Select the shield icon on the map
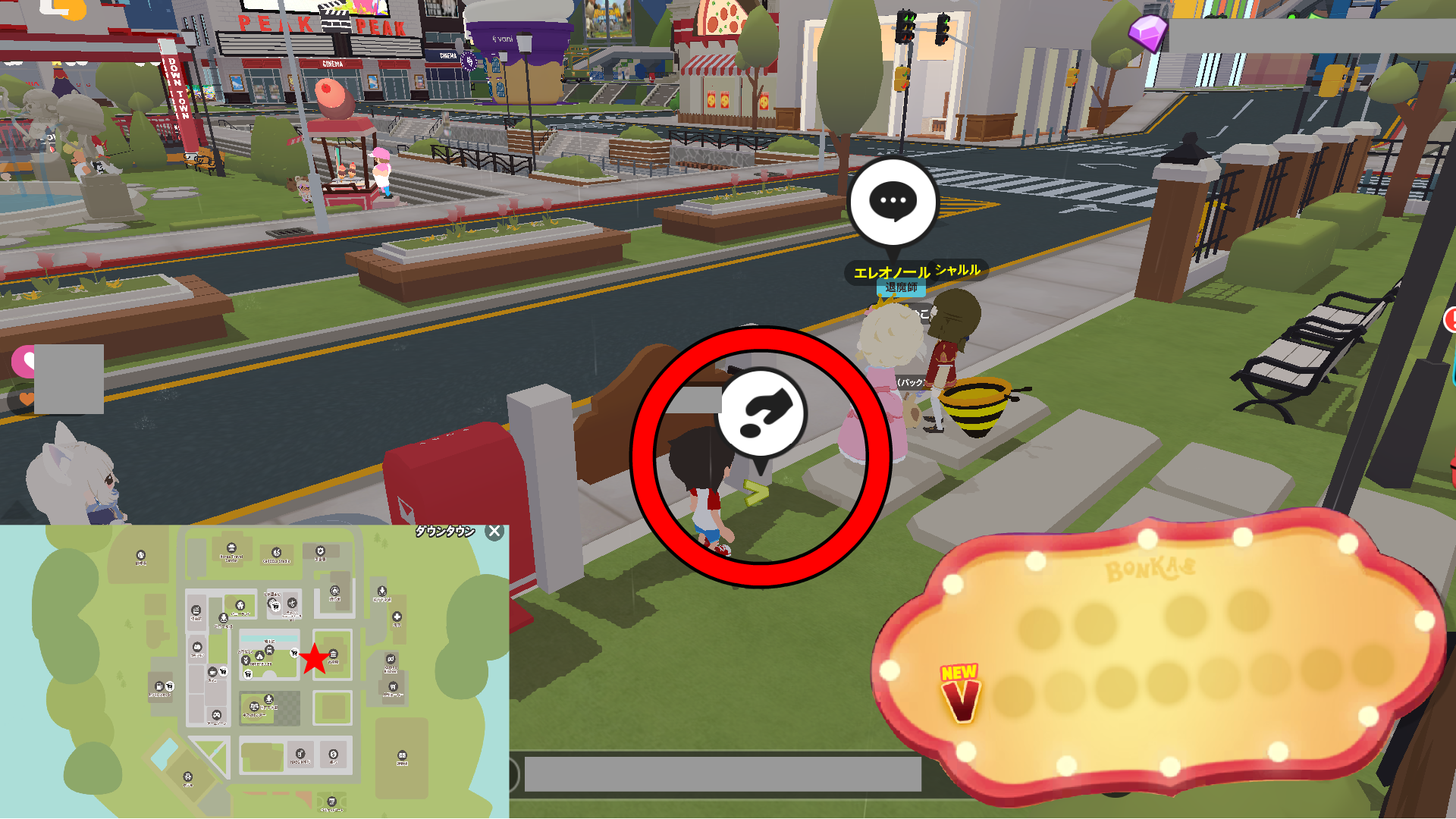The width and height of the screenshot is (1456, 819). pyautogui.click(x=320, y=551)
